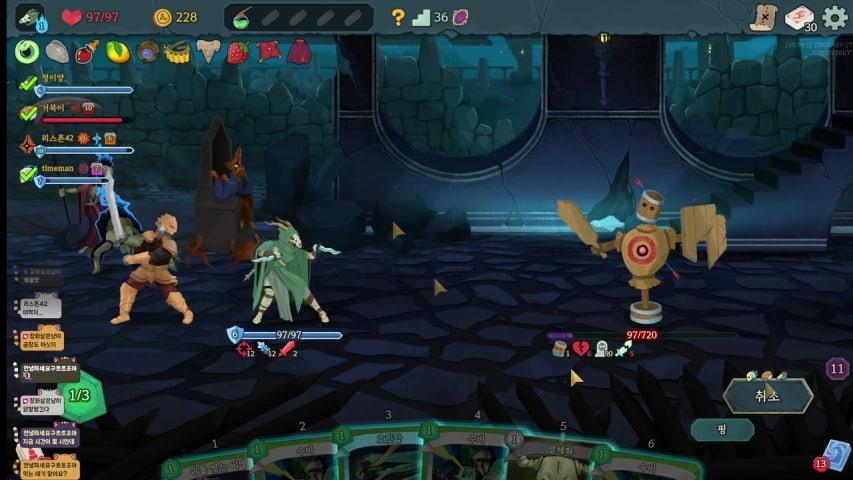Image resolution: width=853 pixels, height=480 pixels.
Task: Click the character portrait icon in the top bar
Action: (x=30, y=17)
